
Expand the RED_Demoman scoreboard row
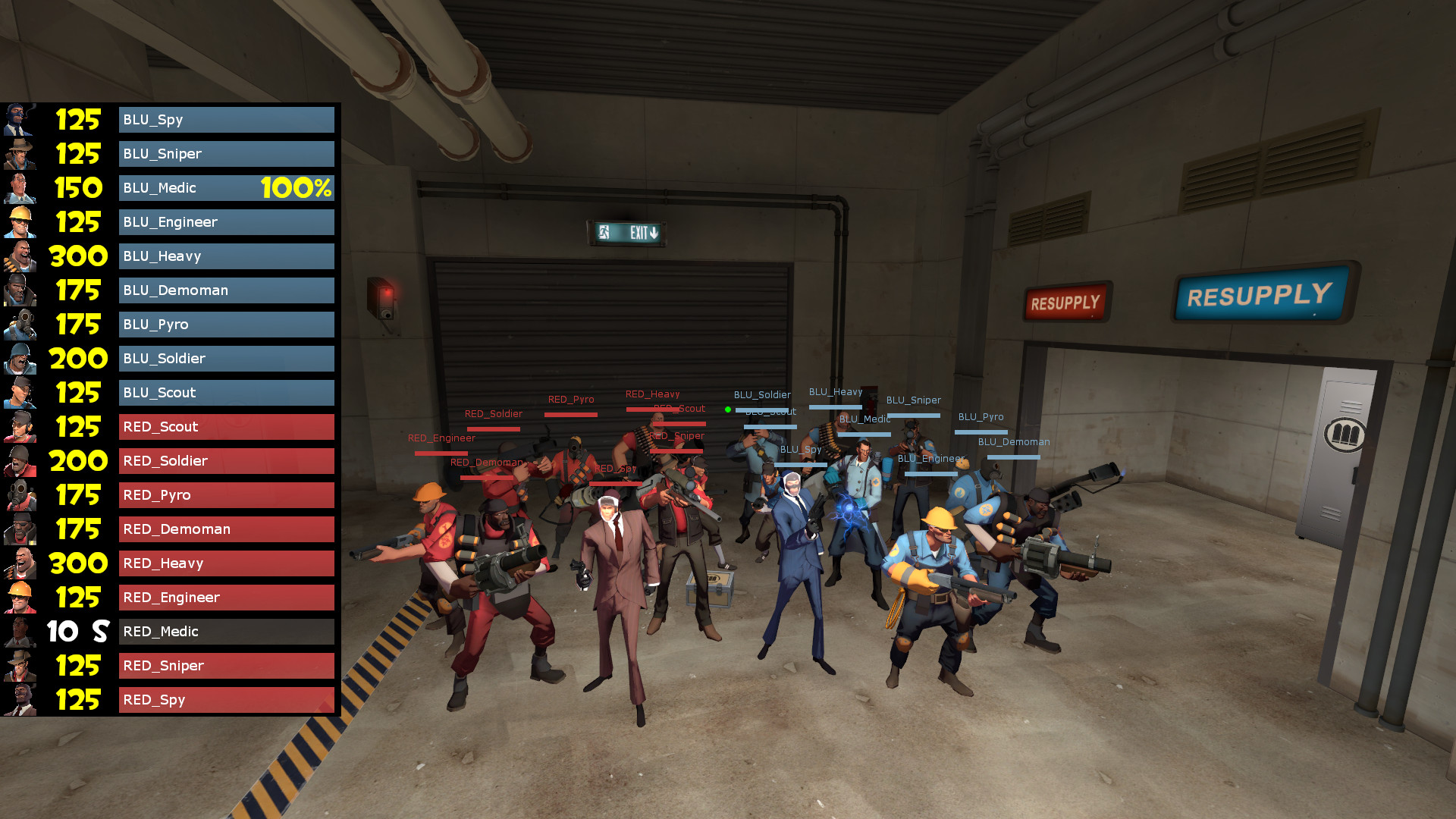tap(226, 529)
